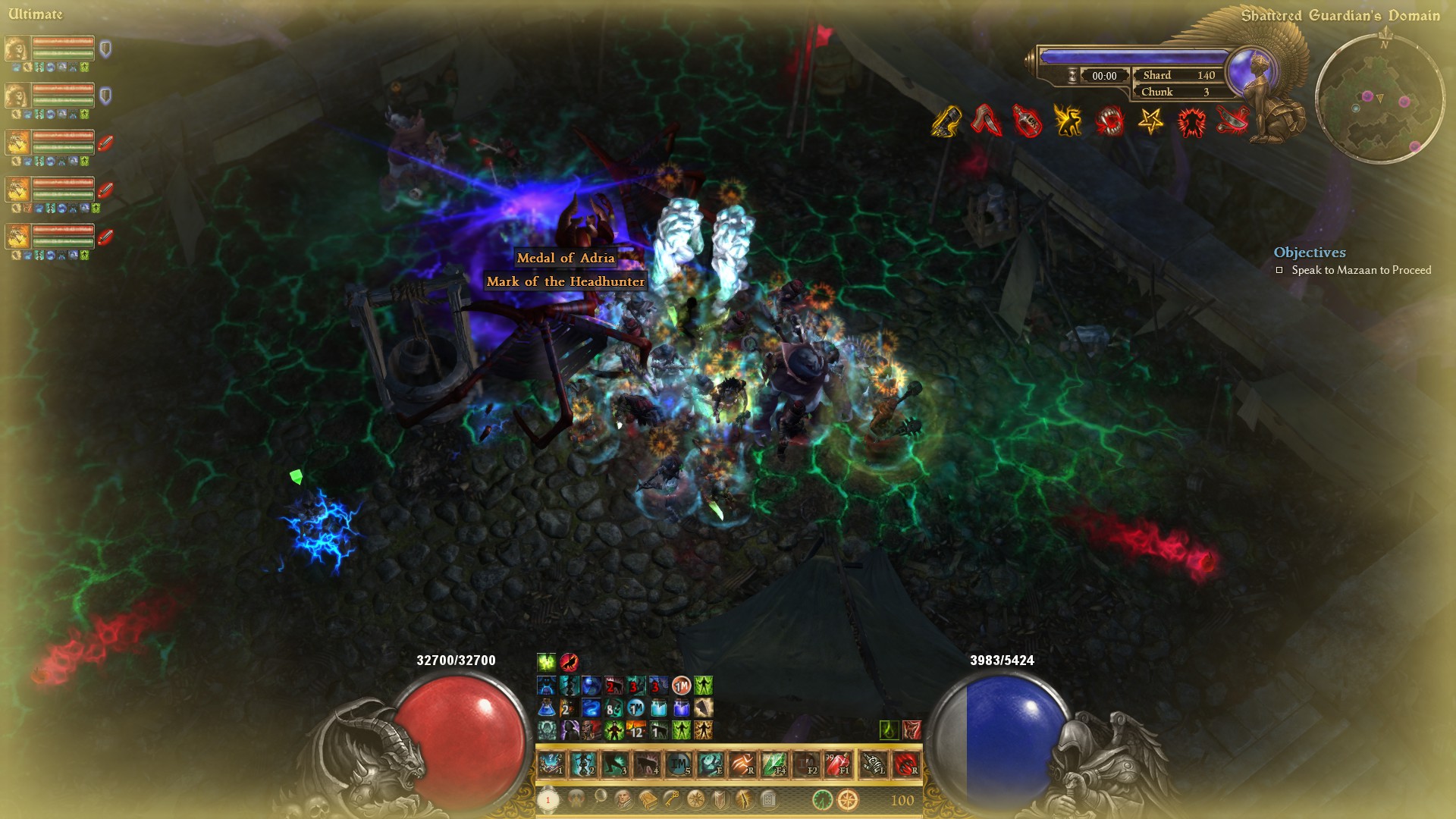Activate the orange claw slash skill
Viewport: 1456px width, 819px height.
(742, 764)
